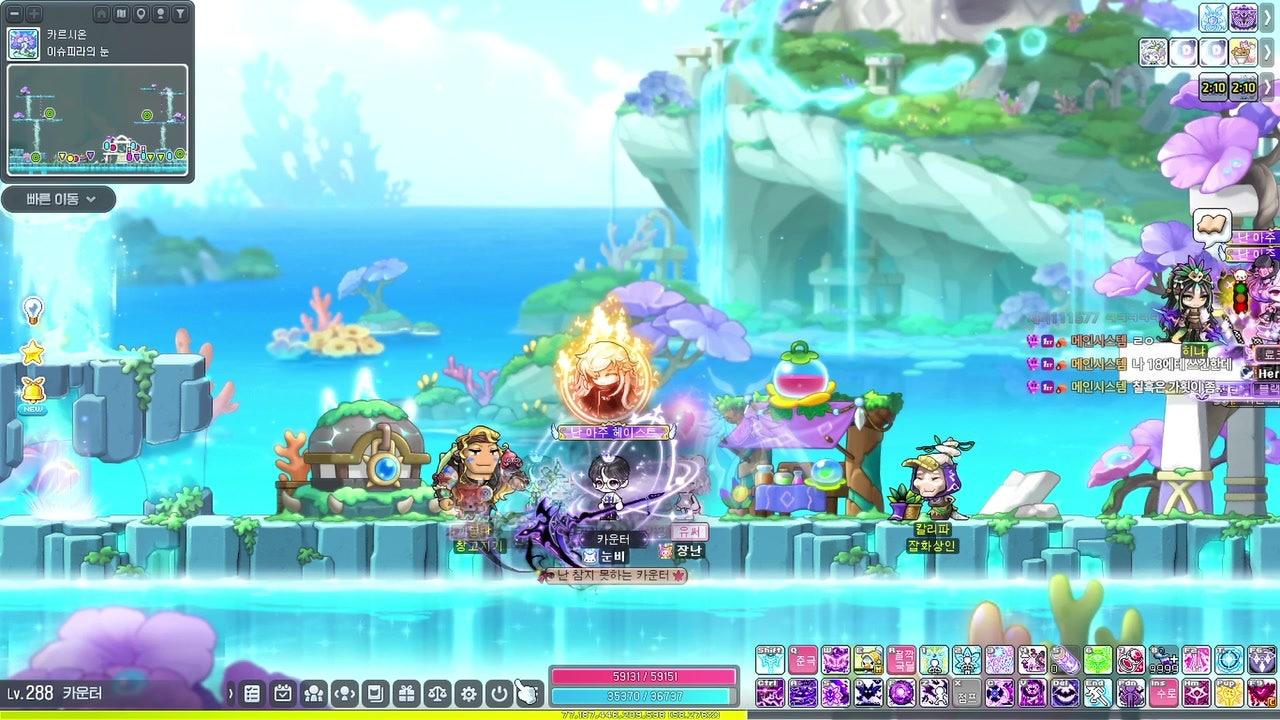1280x720 pixels.
Task: Open the calendar schedule menu icon
Action: (x=282, y=693)
